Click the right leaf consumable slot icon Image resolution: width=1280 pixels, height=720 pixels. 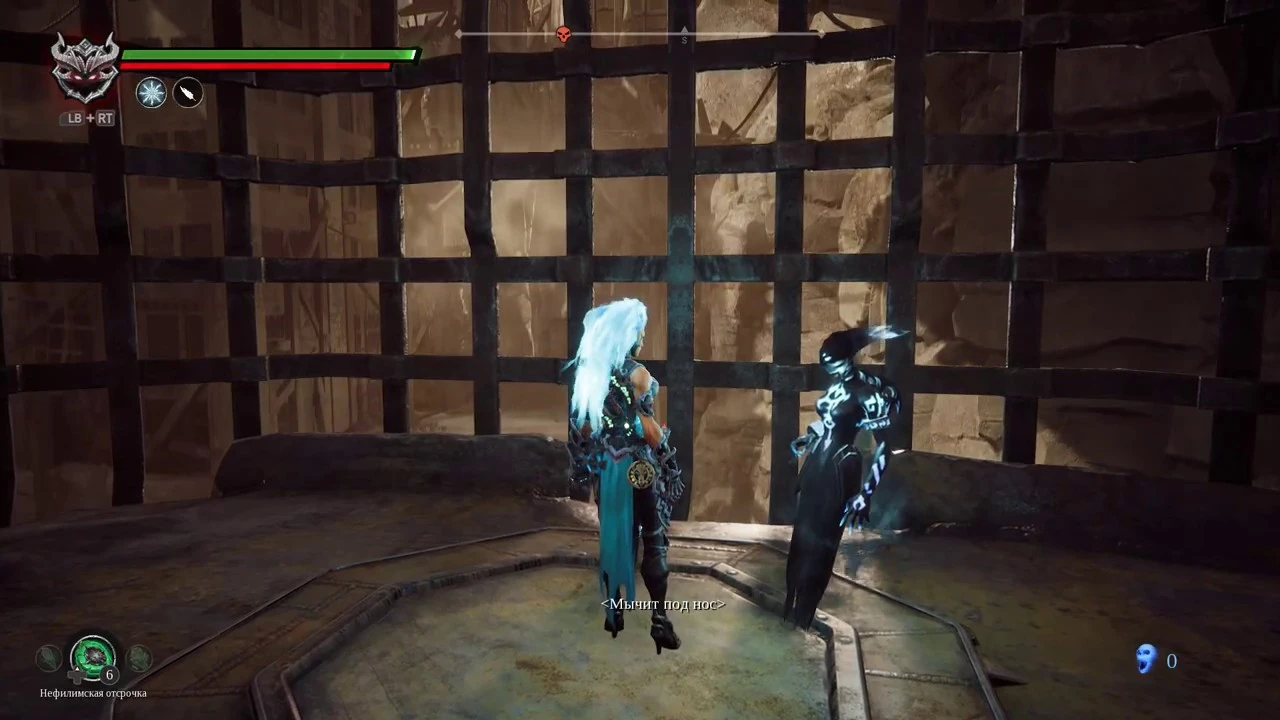(x=139, y=657)
